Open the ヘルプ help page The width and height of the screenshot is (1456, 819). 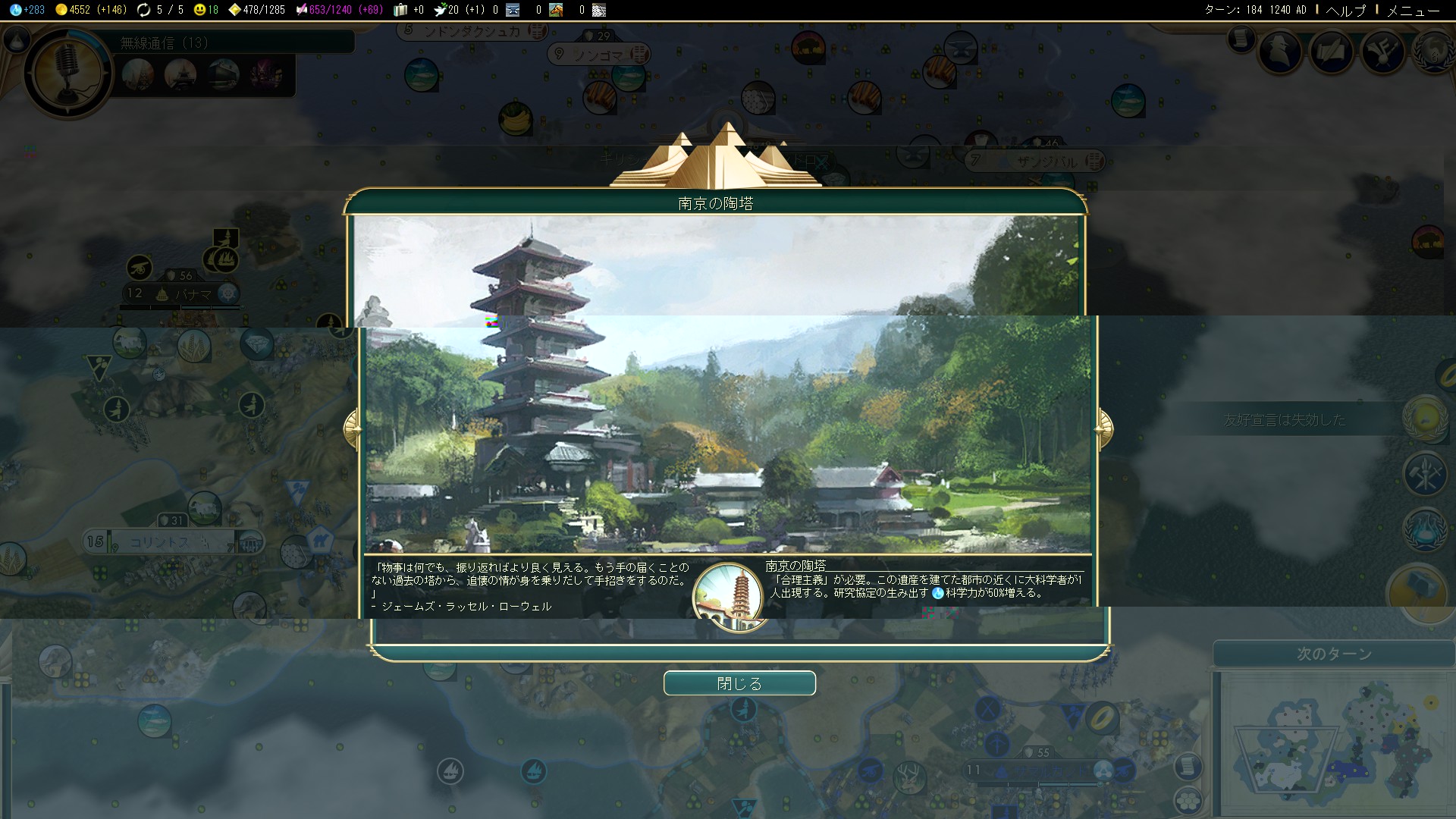point(1345,10)
